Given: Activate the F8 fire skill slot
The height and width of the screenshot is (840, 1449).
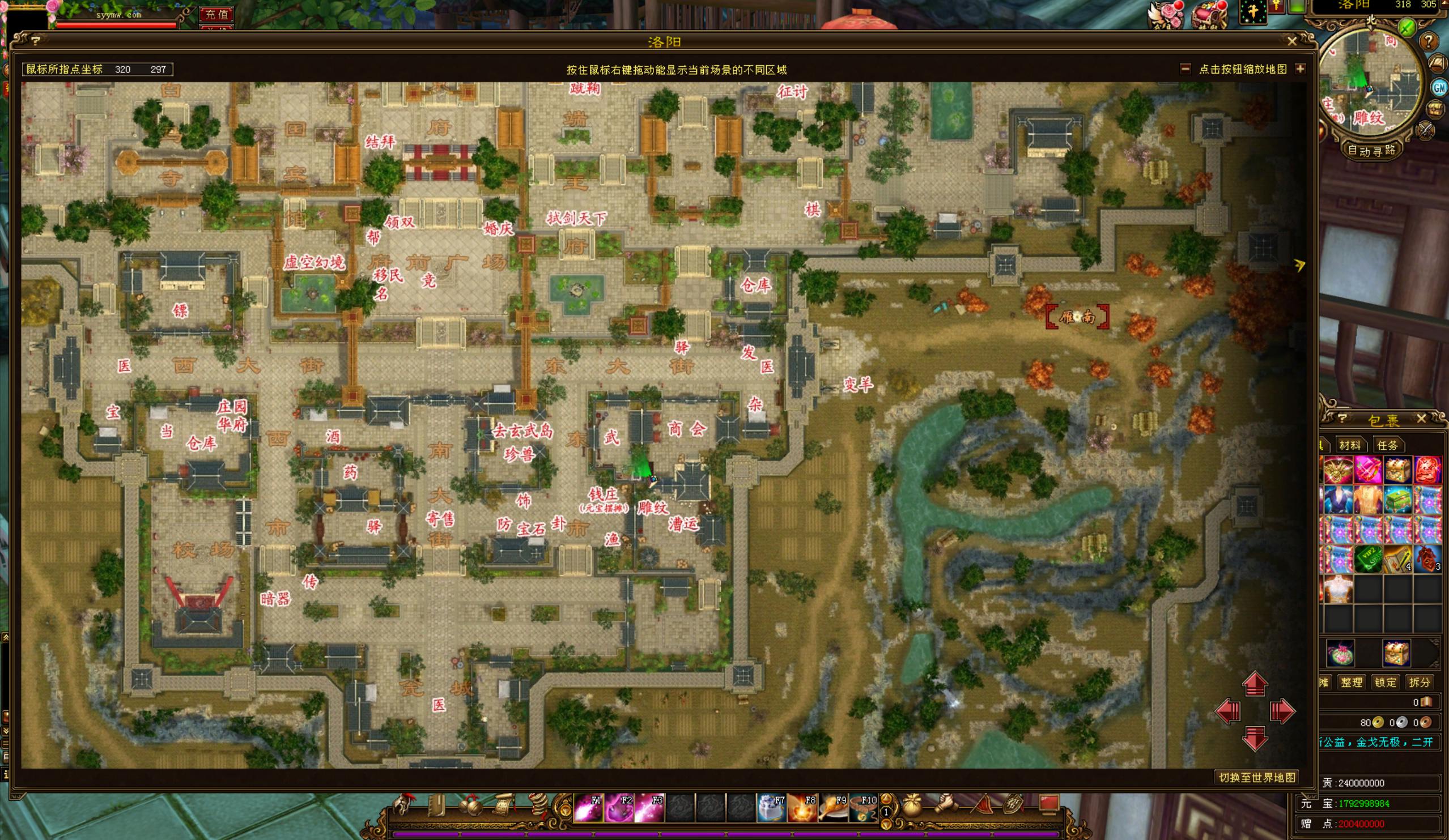Looking at the screenshot, I should click(802, 808).
